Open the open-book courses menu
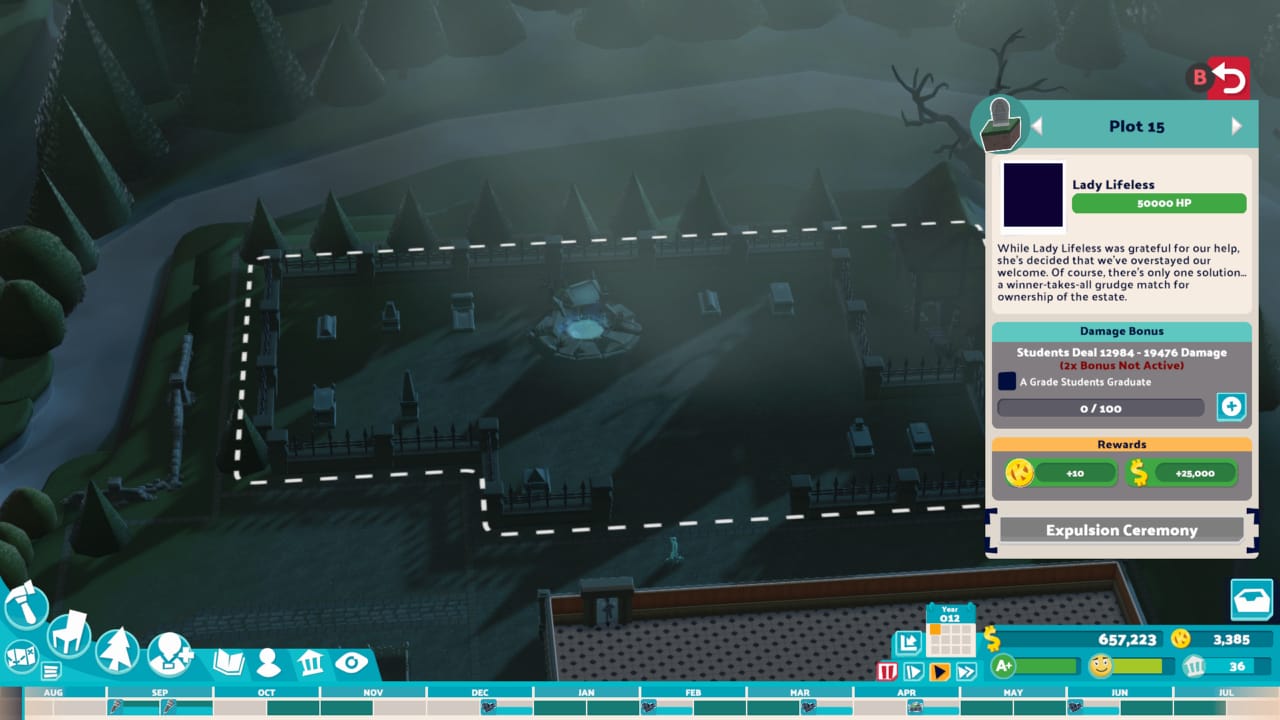The width and height of the screenshot is (1280, 720). point(229,662)
